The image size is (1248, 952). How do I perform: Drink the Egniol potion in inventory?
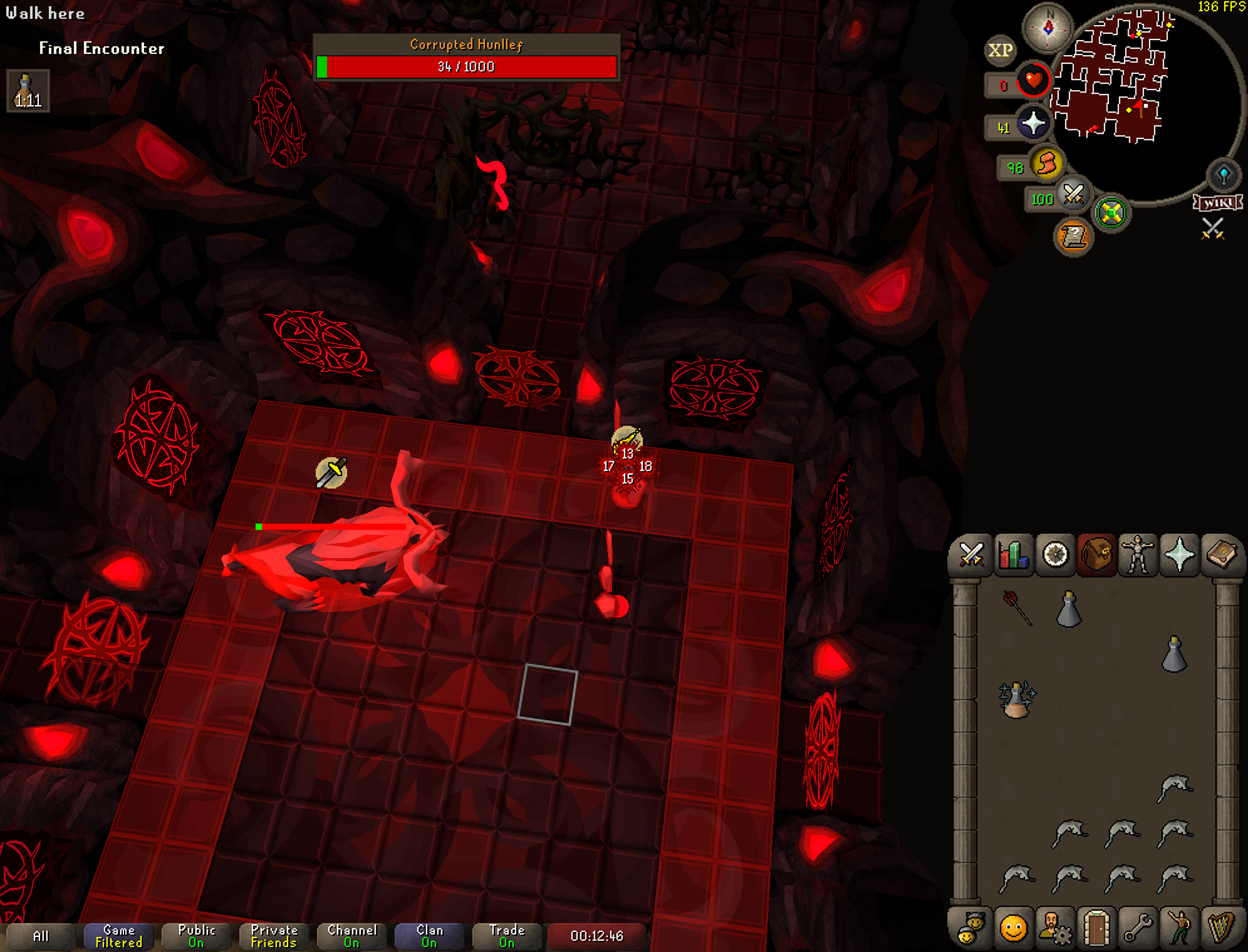coord(1017,699)
